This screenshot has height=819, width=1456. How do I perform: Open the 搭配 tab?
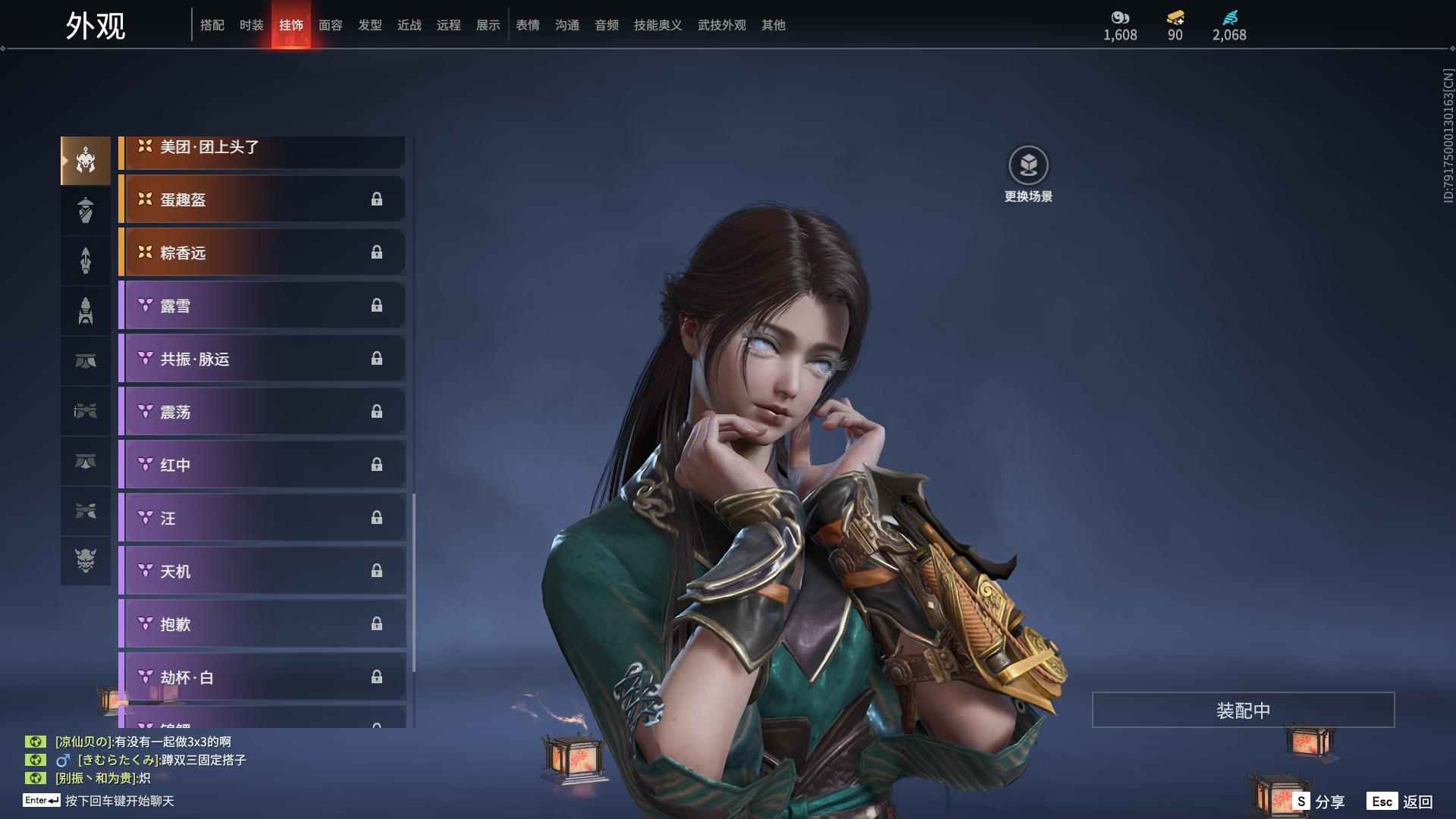pyautogui.click(x=212, y=25)
